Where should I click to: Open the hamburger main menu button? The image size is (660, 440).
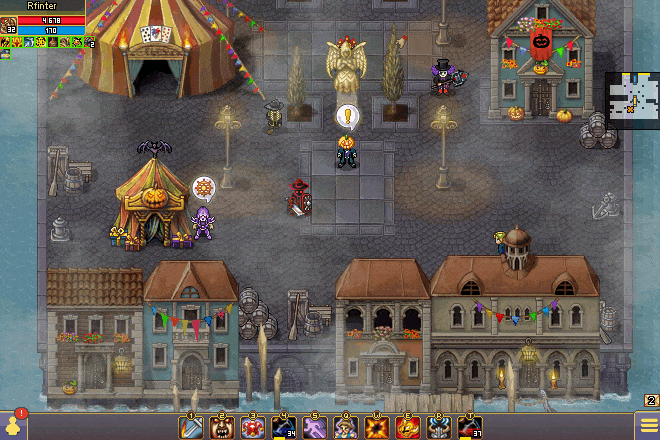click(648, 427)
